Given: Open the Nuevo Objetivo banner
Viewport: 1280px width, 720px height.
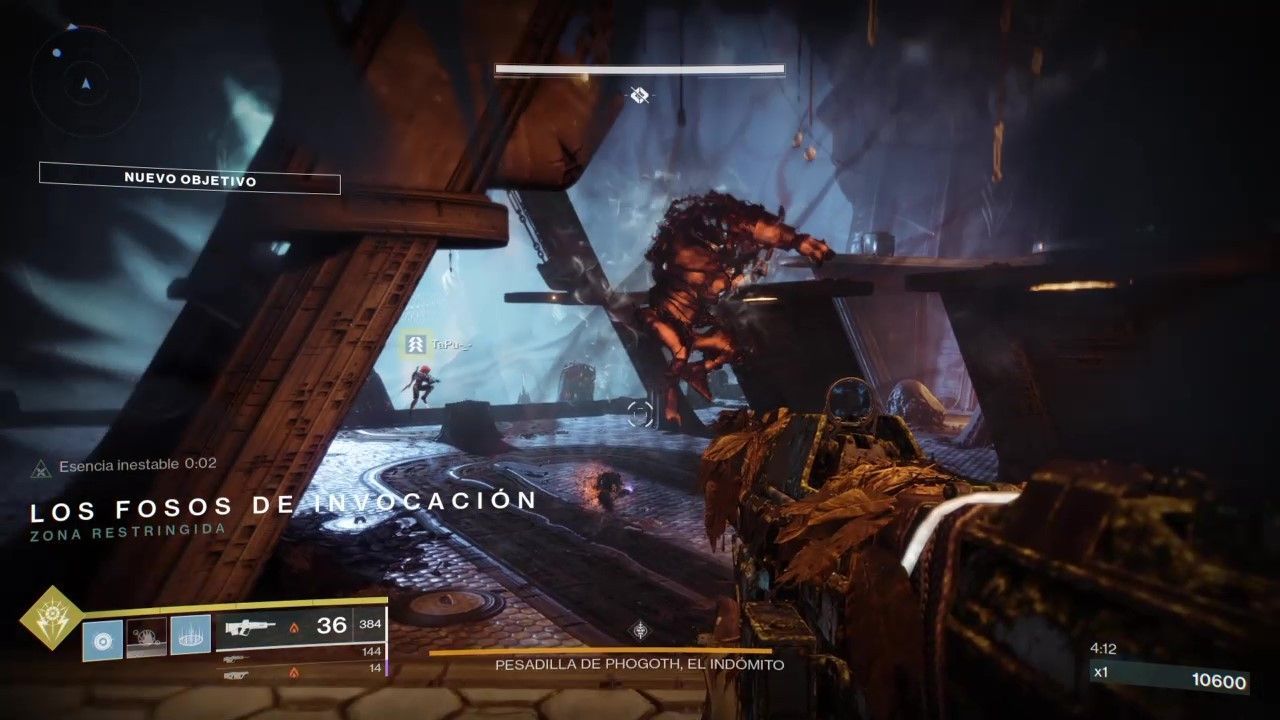Looking at the screenshot, I should pos(190,180).
